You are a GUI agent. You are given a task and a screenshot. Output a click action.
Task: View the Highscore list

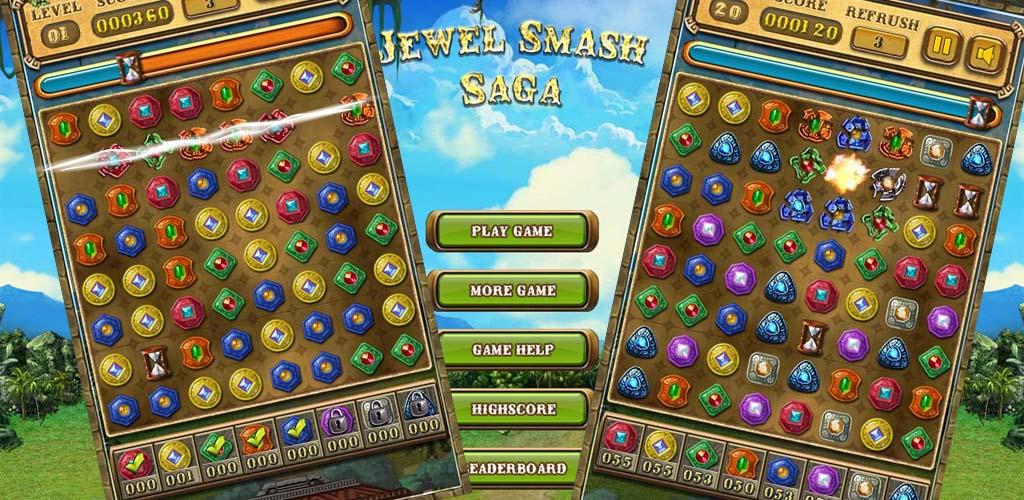(513, 409)
